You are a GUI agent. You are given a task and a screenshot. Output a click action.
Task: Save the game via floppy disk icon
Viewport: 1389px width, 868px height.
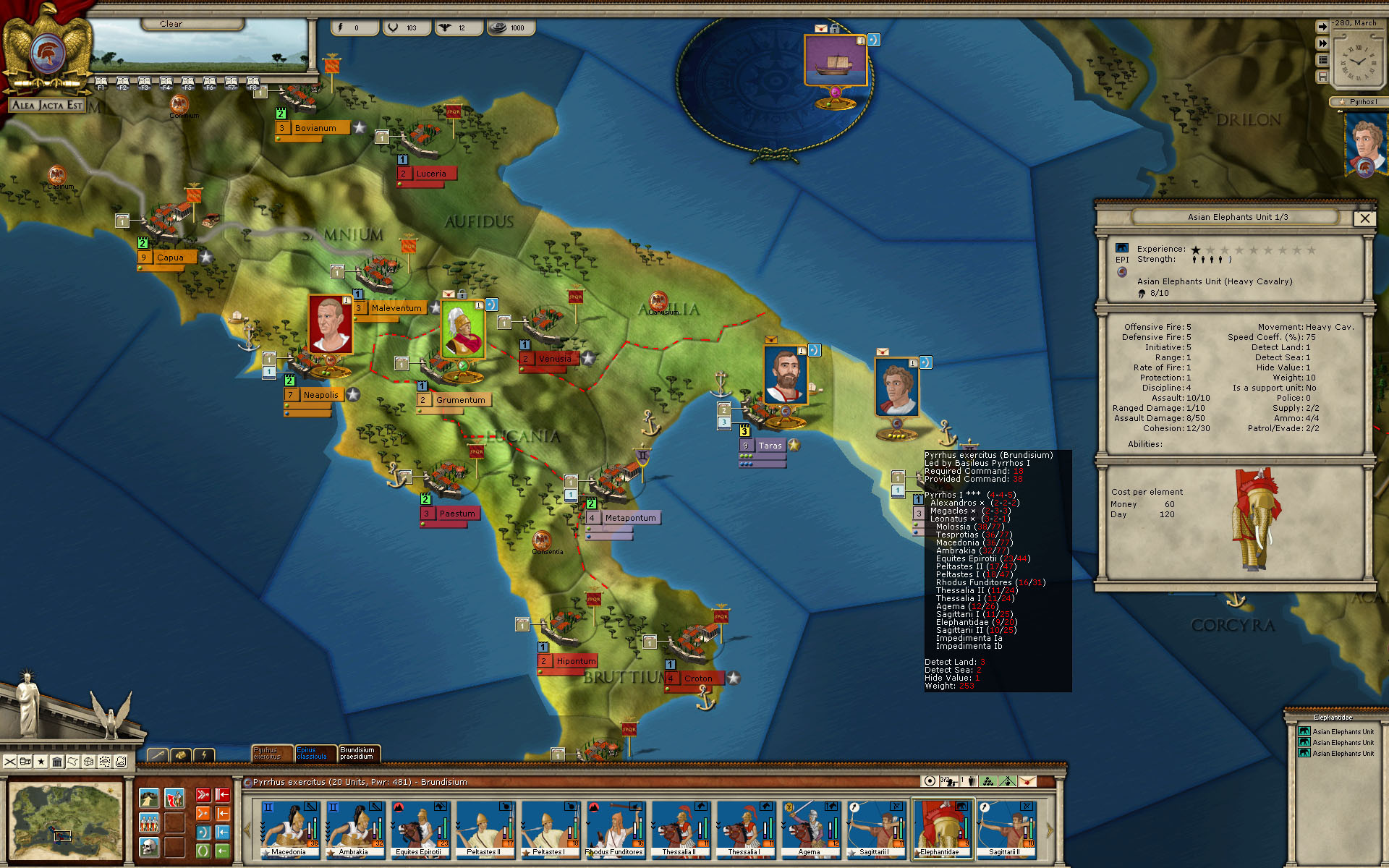(1323, 76)
